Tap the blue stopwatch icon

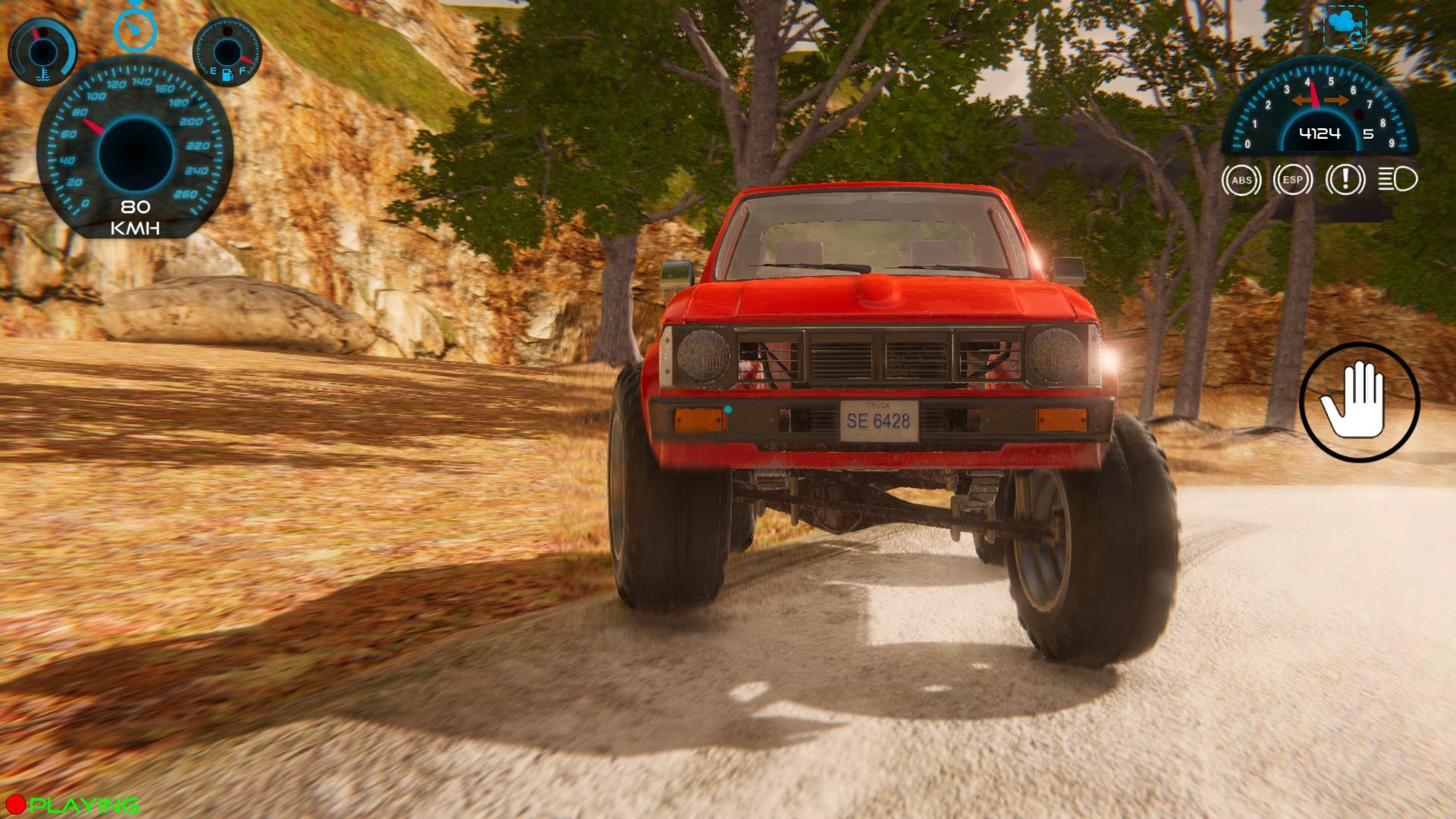coord(135,28)
